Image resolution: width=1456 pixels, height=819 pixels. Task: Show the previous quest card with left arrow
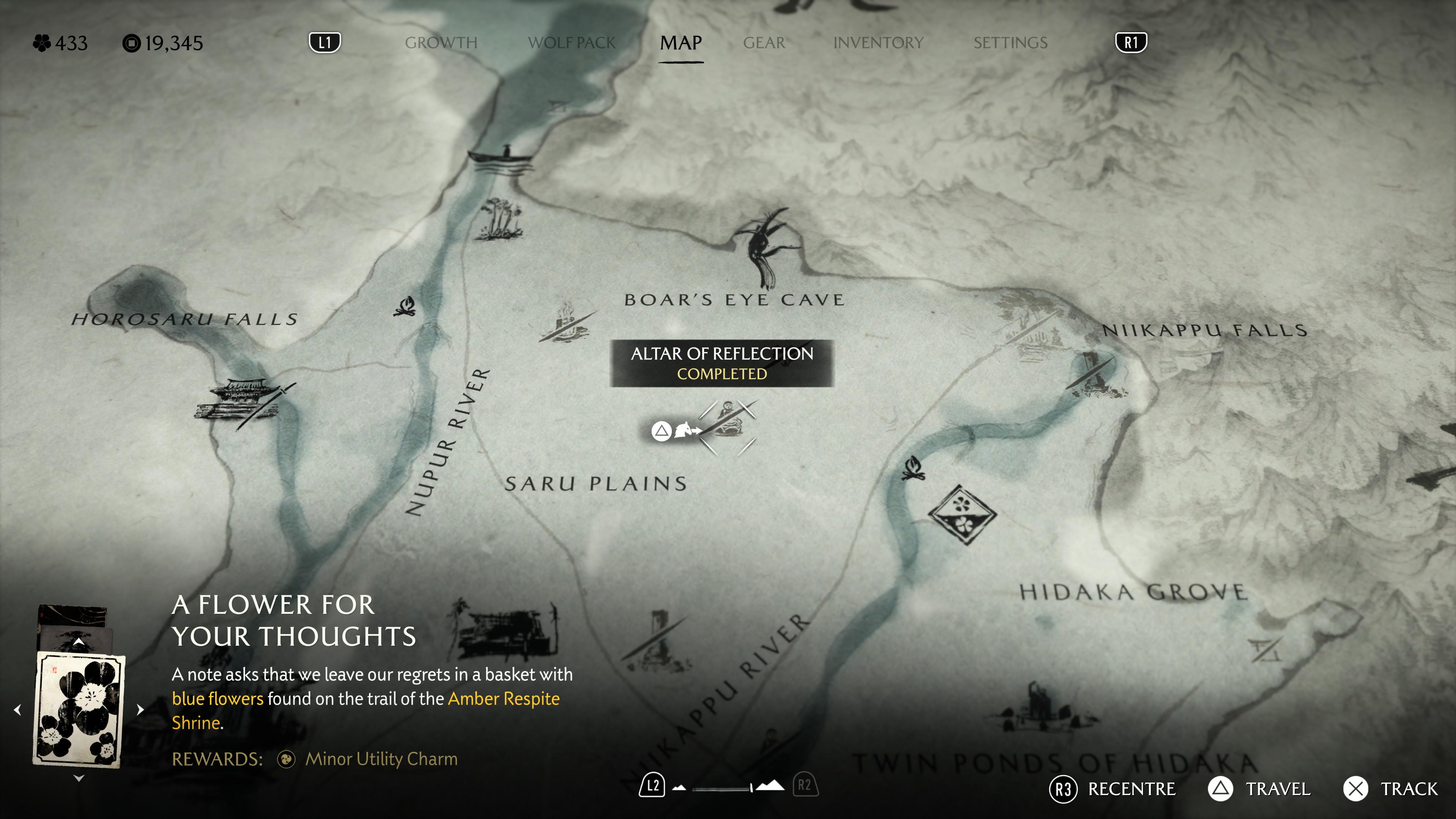(17, 709)
